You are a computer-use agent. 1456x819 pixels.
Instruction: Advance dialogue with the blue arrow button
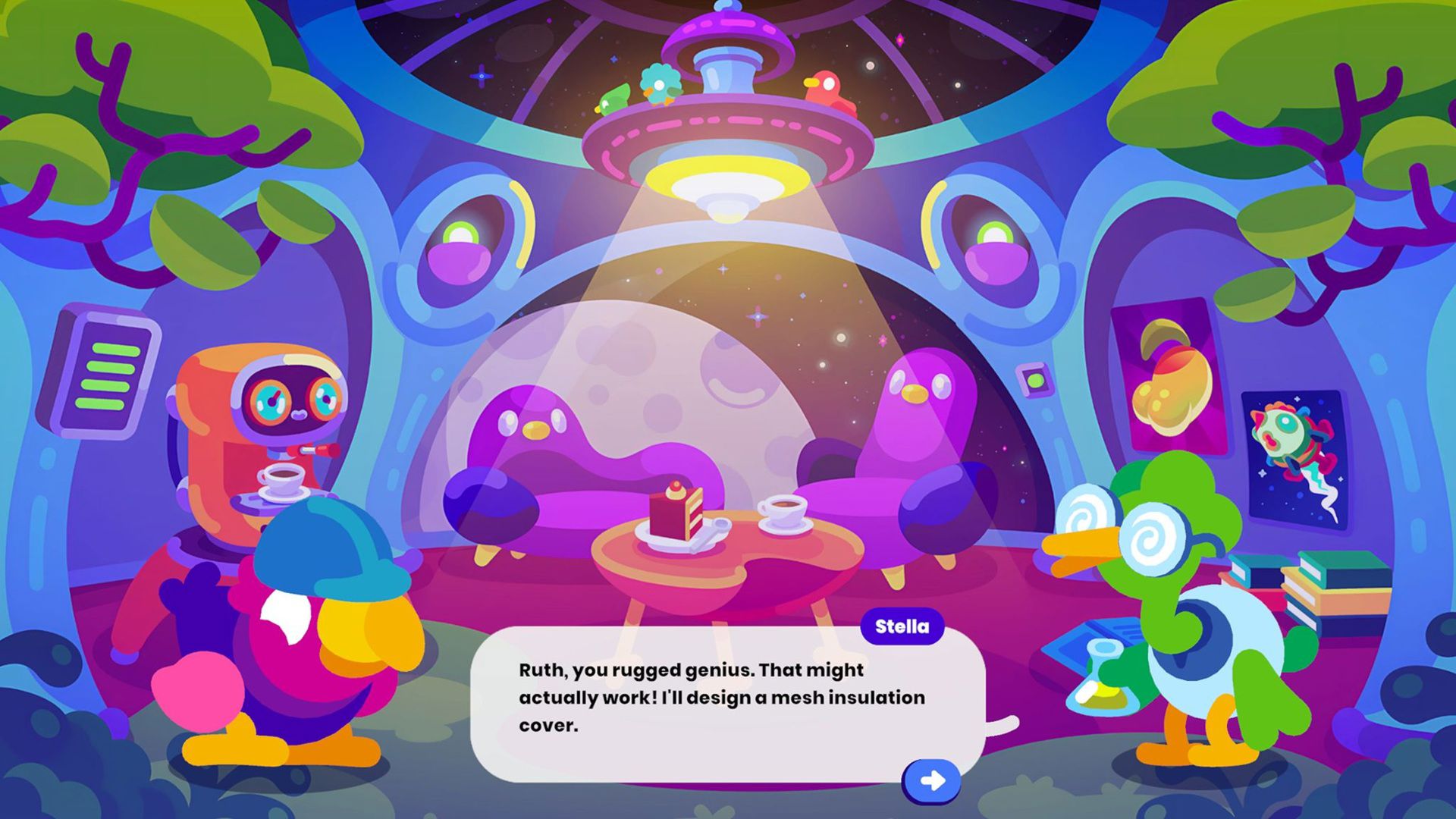[932, 780]
